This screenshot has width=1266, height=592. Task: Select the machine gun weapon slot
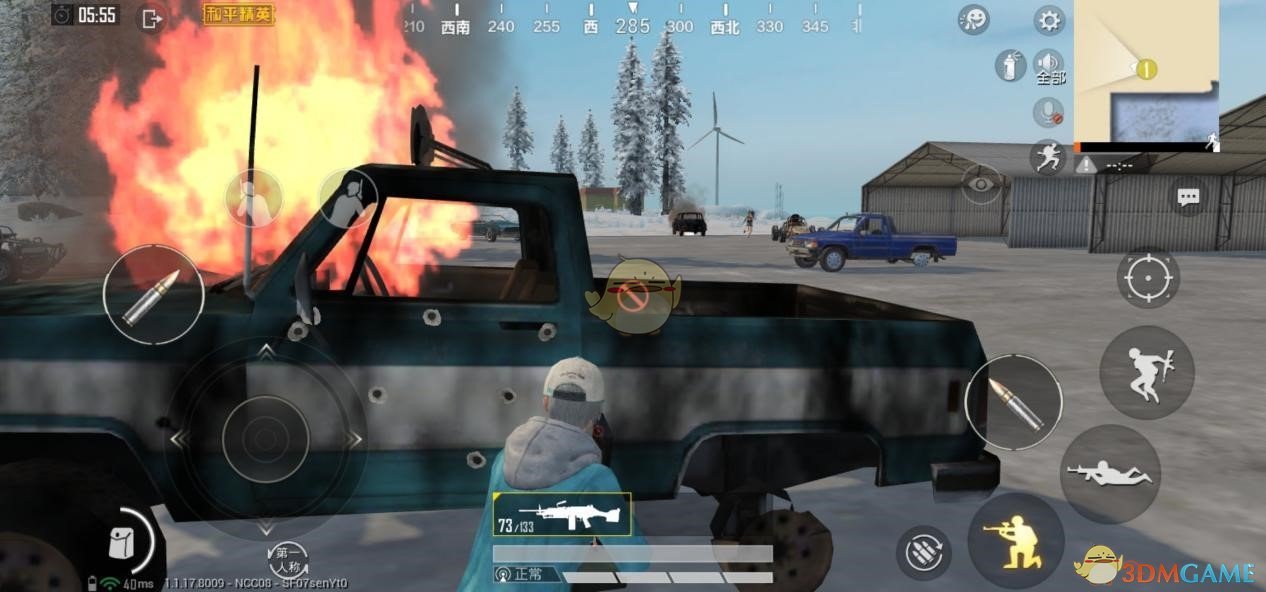point(562,514)
